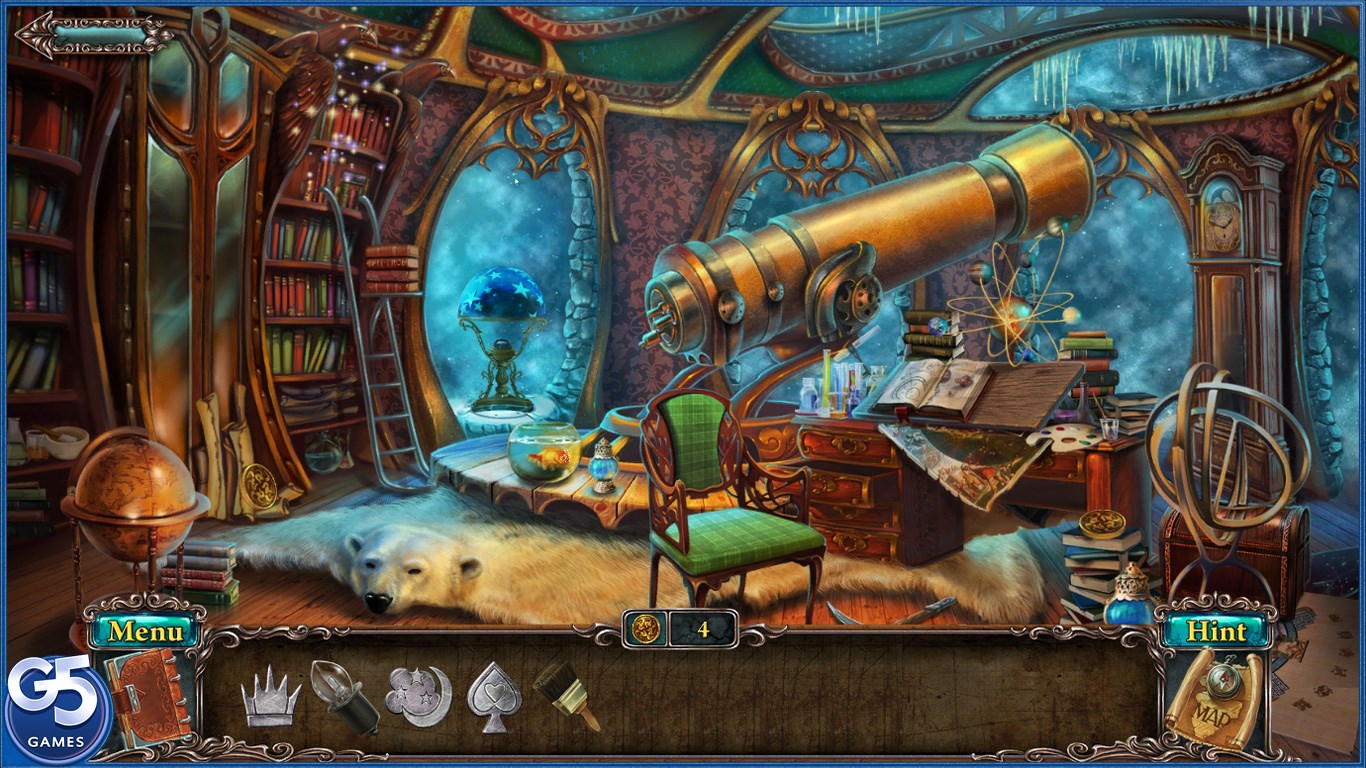Choose the silver spade token

[494, 695]
